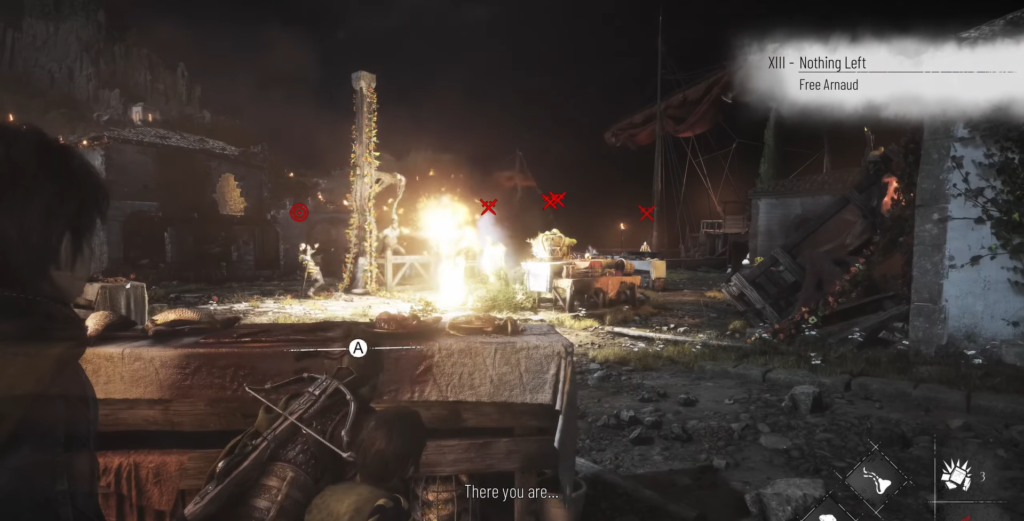Screen dimensions: 1024x521
Task: Select the sling weapon diamond slot
Action: [x=876, y=478]
